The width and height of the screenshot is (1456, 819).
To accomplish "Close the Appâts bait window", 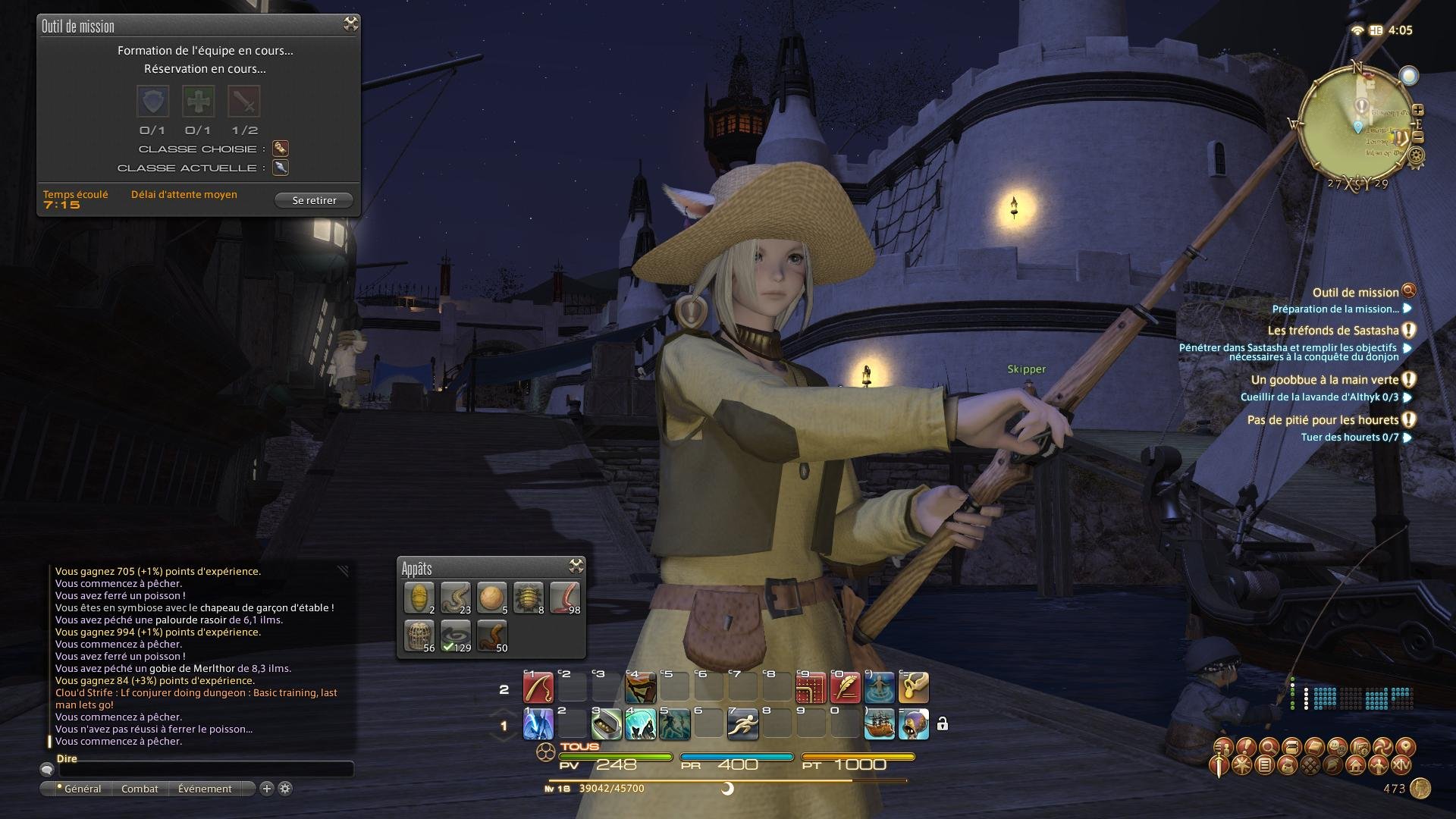I will click(x=576, y=566).
